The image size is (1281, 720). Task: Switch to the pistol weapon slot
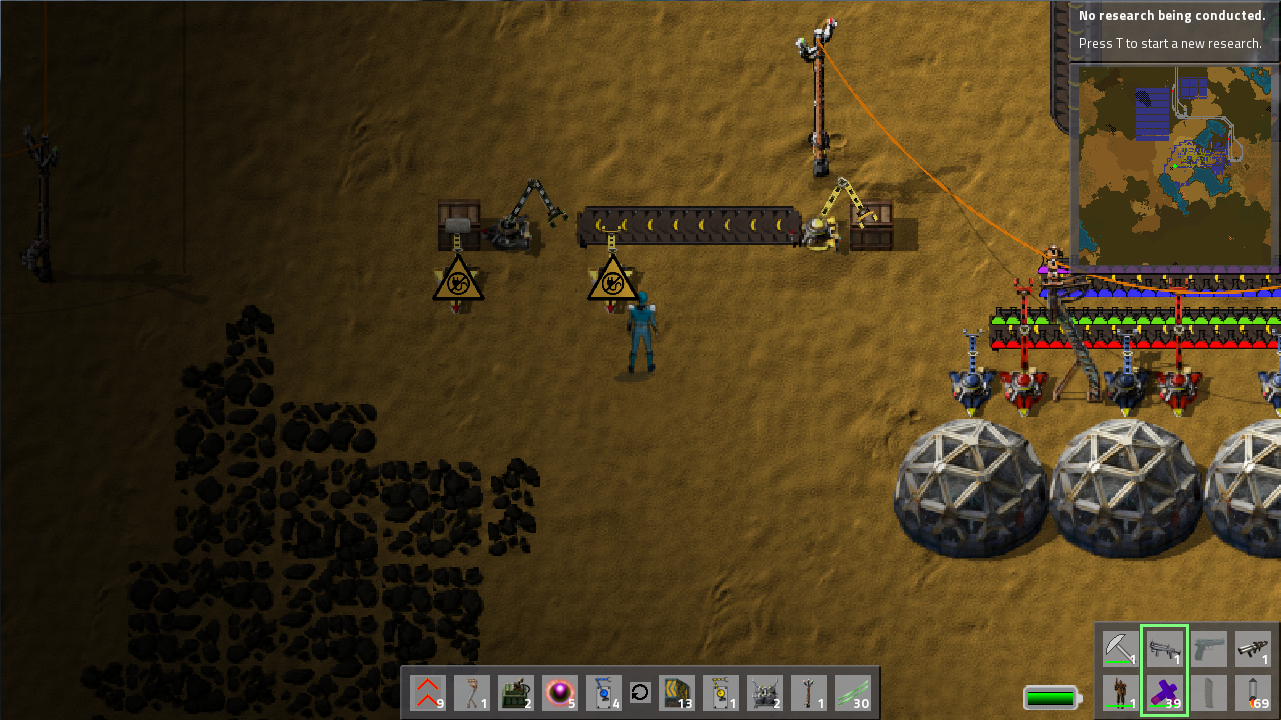pyautogui.click(x=1209, y=649)
